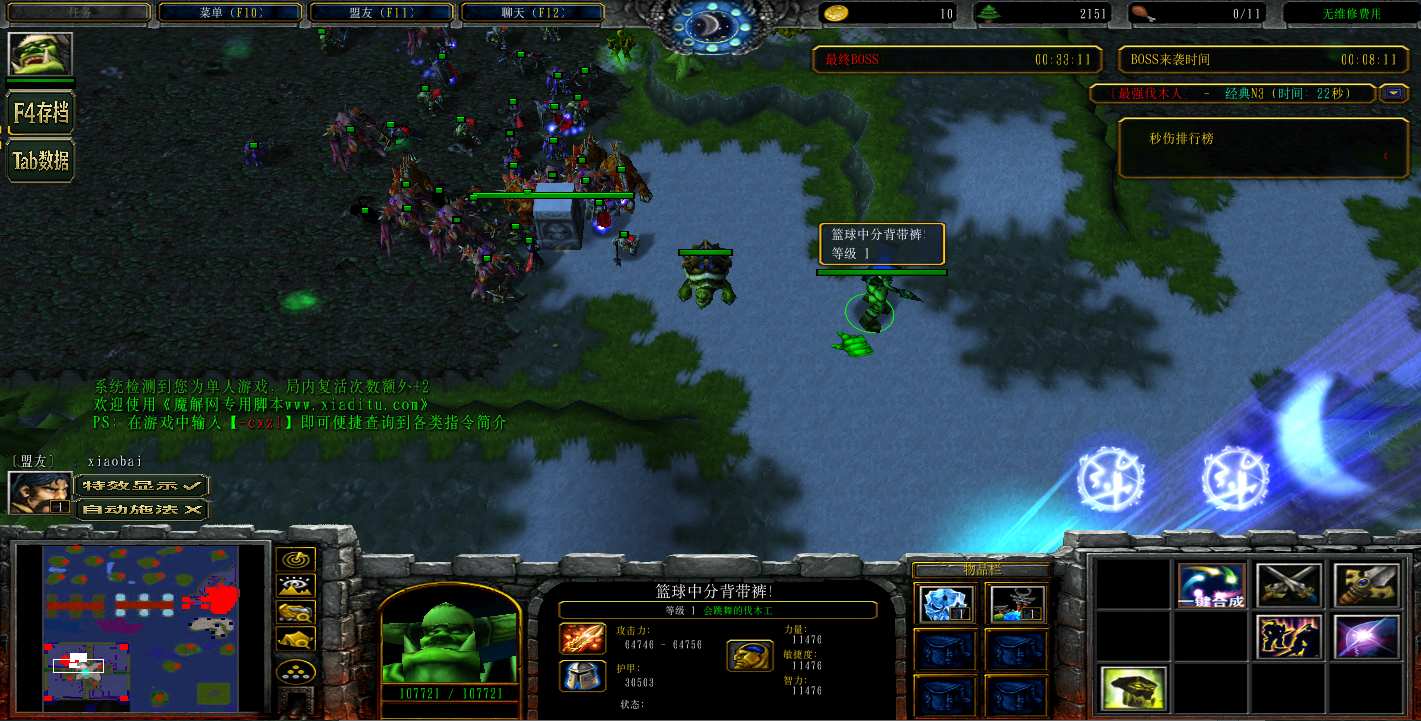Activate the glowing yellow figures ability
This screenshot has width=1421, height=721.
point(1289,637)
